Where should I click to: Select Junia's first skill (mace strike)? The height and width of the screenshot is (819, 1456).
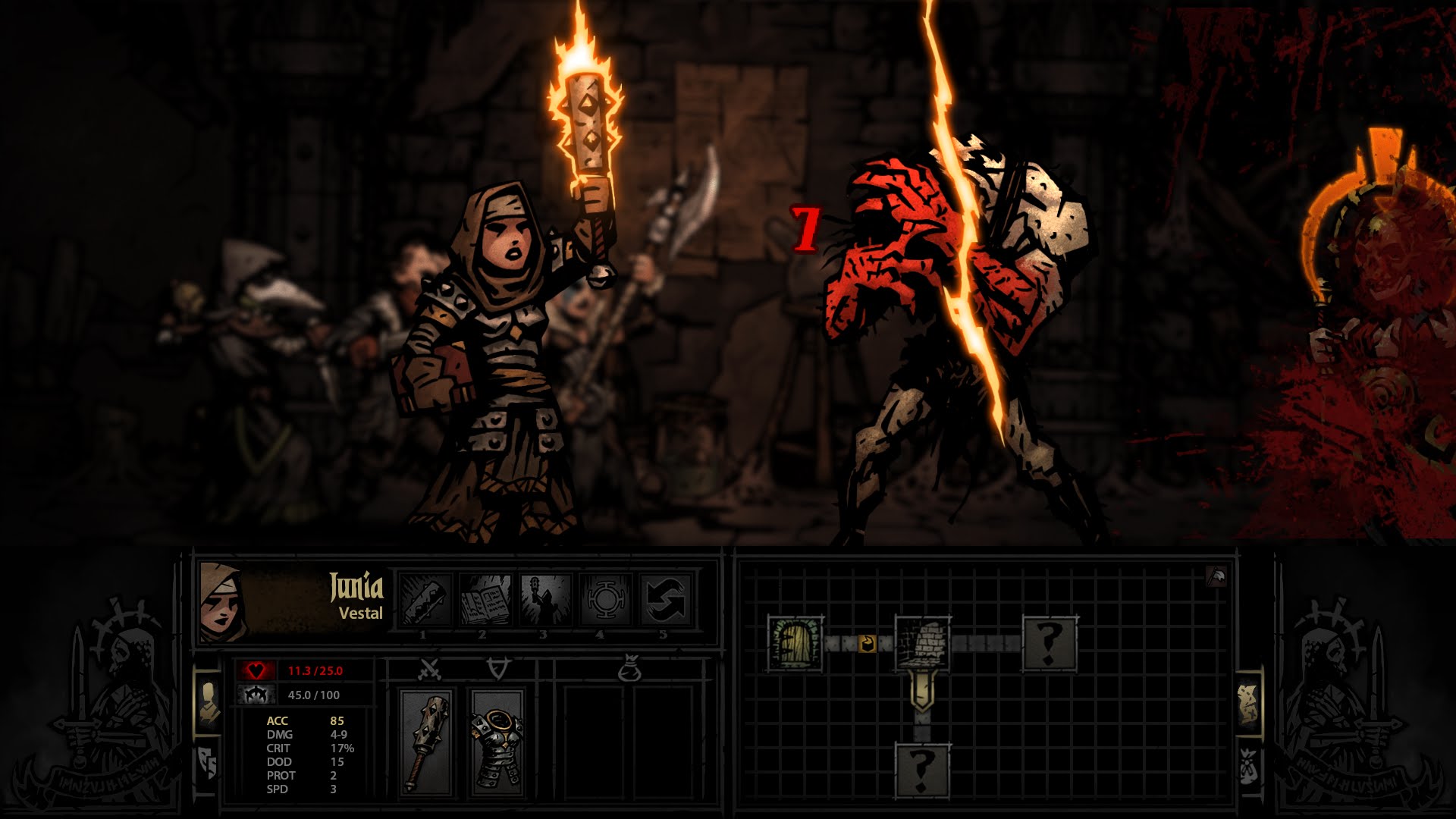[x=423, y=599]
